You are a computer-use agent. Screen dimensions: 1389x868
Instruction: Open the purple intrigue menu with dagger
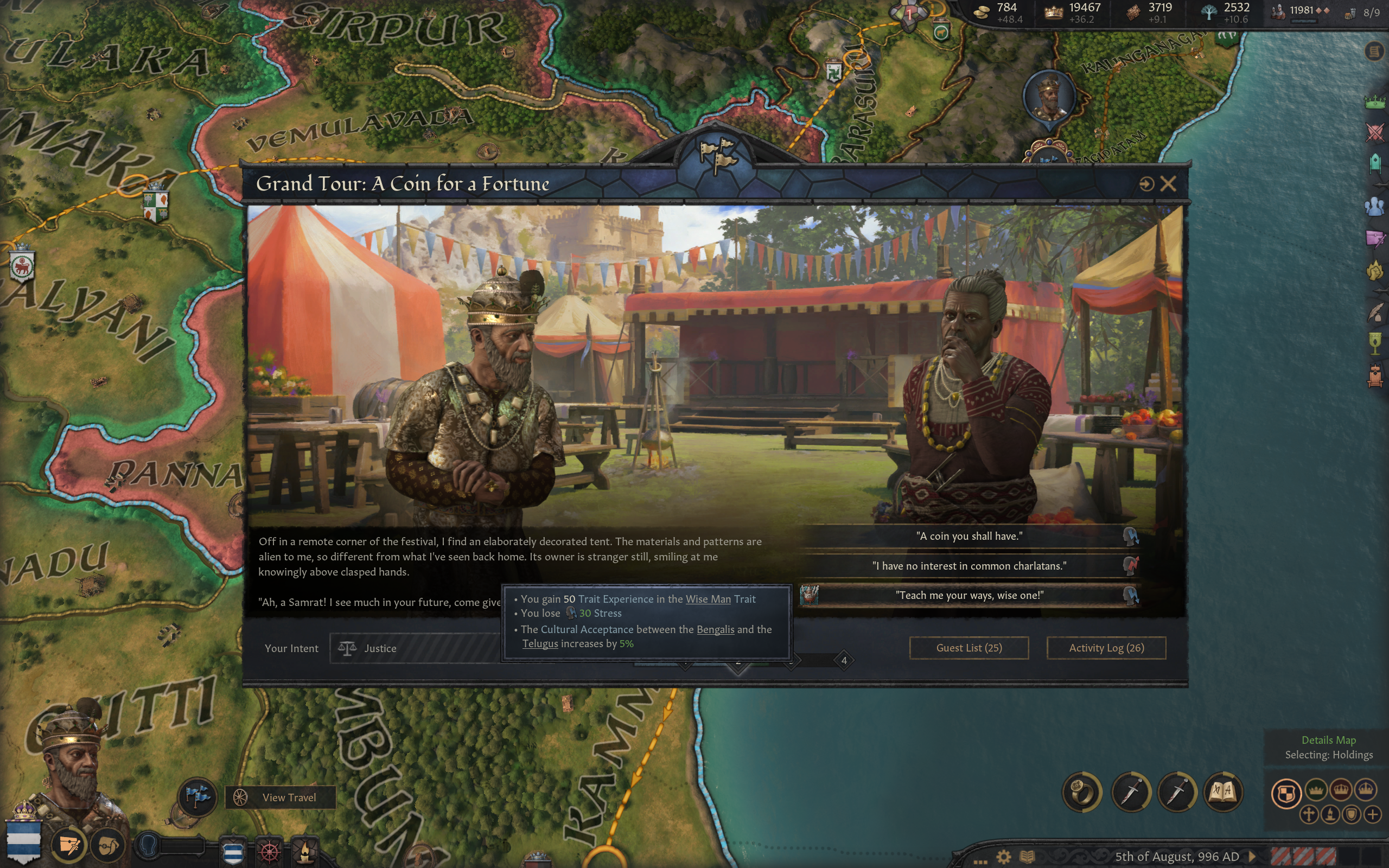[1375, 238]
